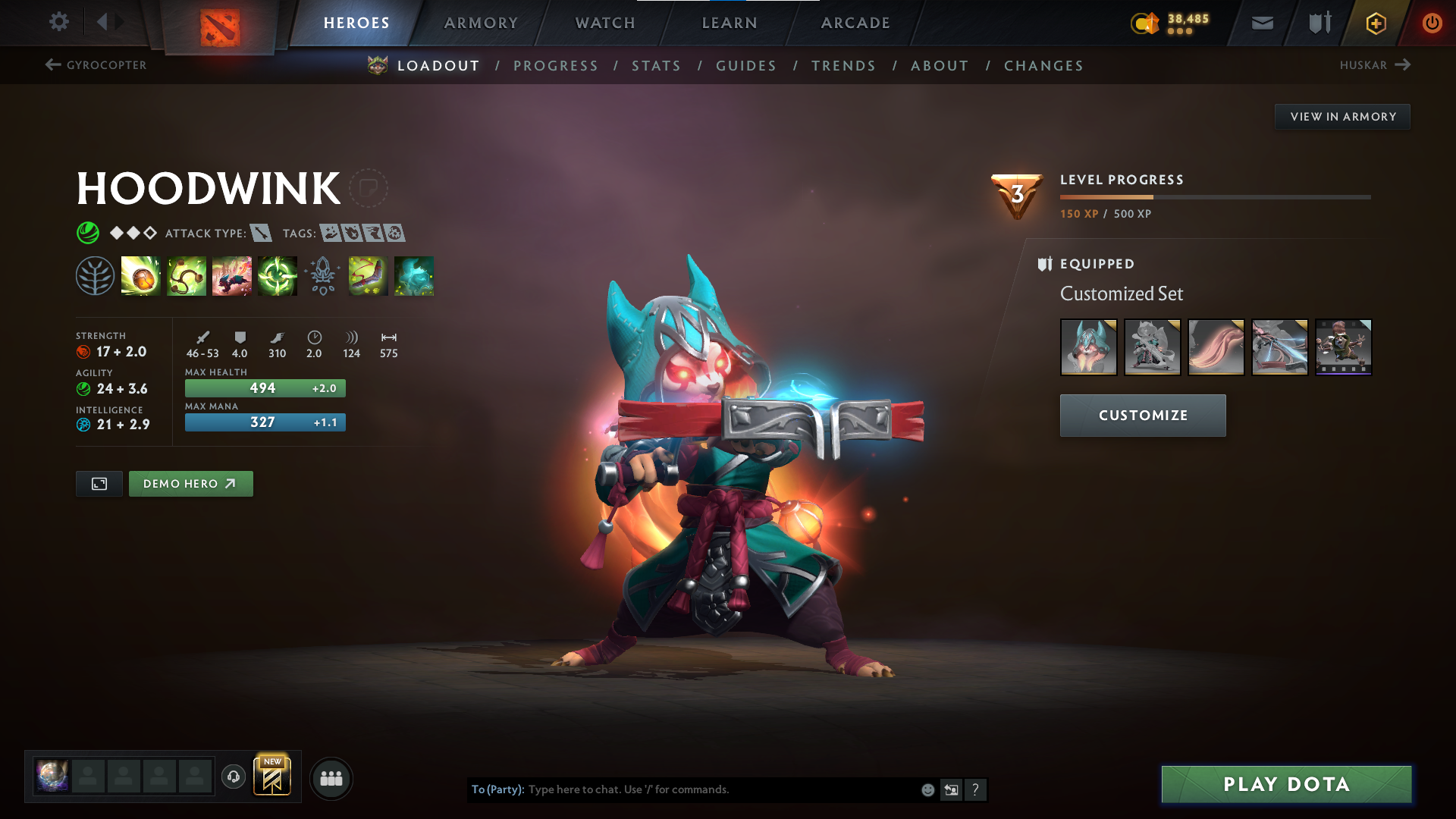Viewport: 1456px width, 819px height.
Task: Open the Bushwhack ability icon
Action: pyautogui.click(x=187, y=276)
